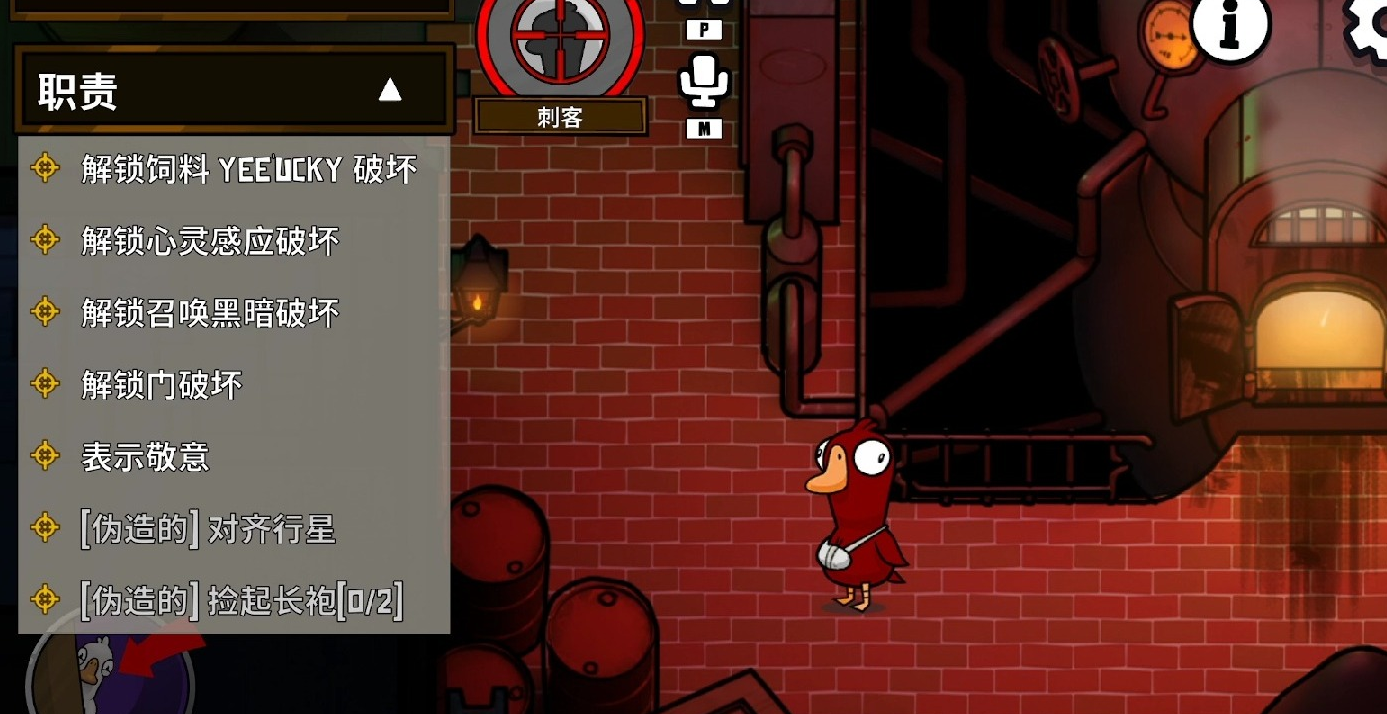Open the info button
This screenshot has height=714, width=1387.
coord(1229,27)
